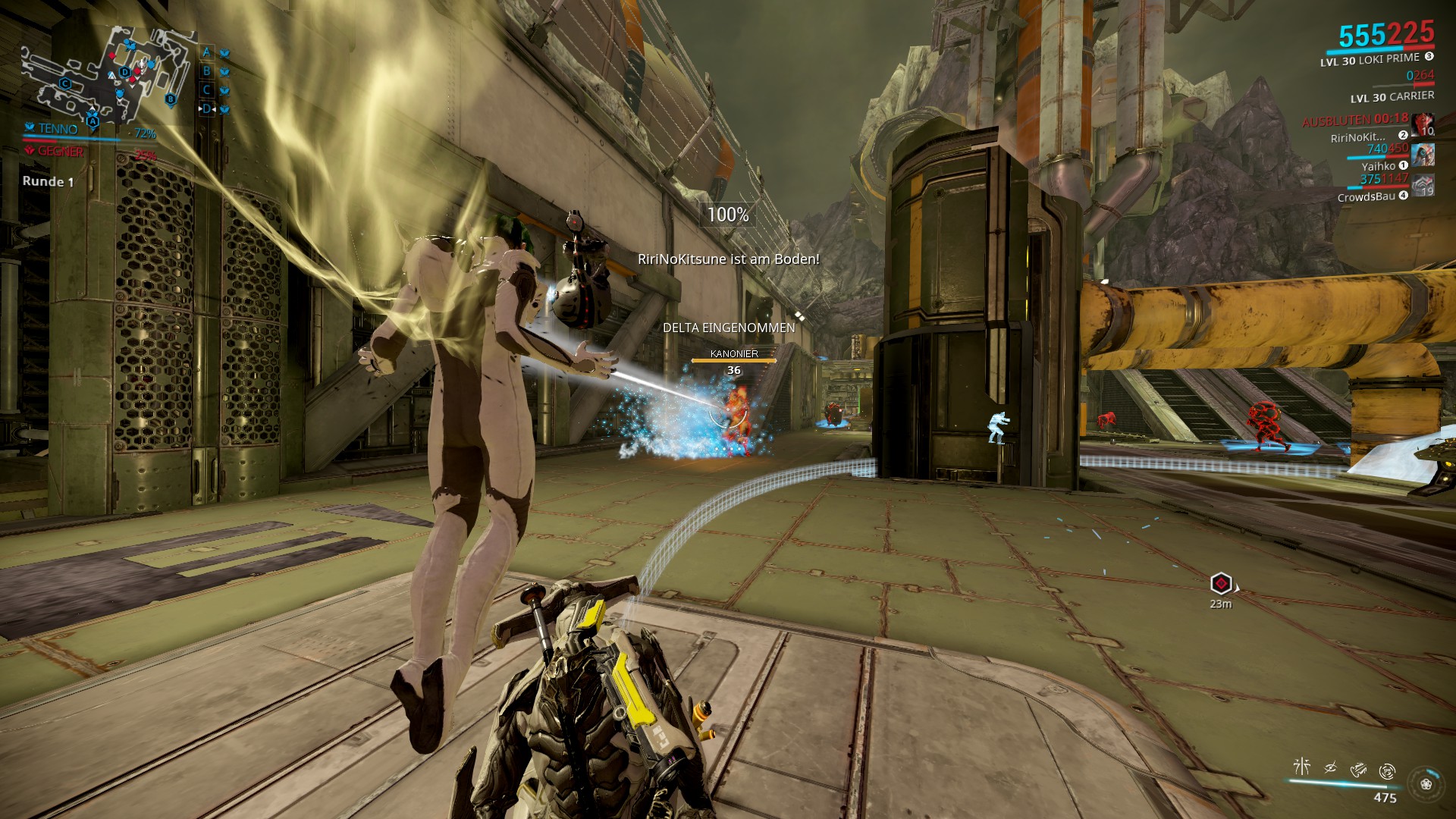Select capture point B in the tower list
The width and height of the screenshot is (1456, 819).
coord(206,71)
